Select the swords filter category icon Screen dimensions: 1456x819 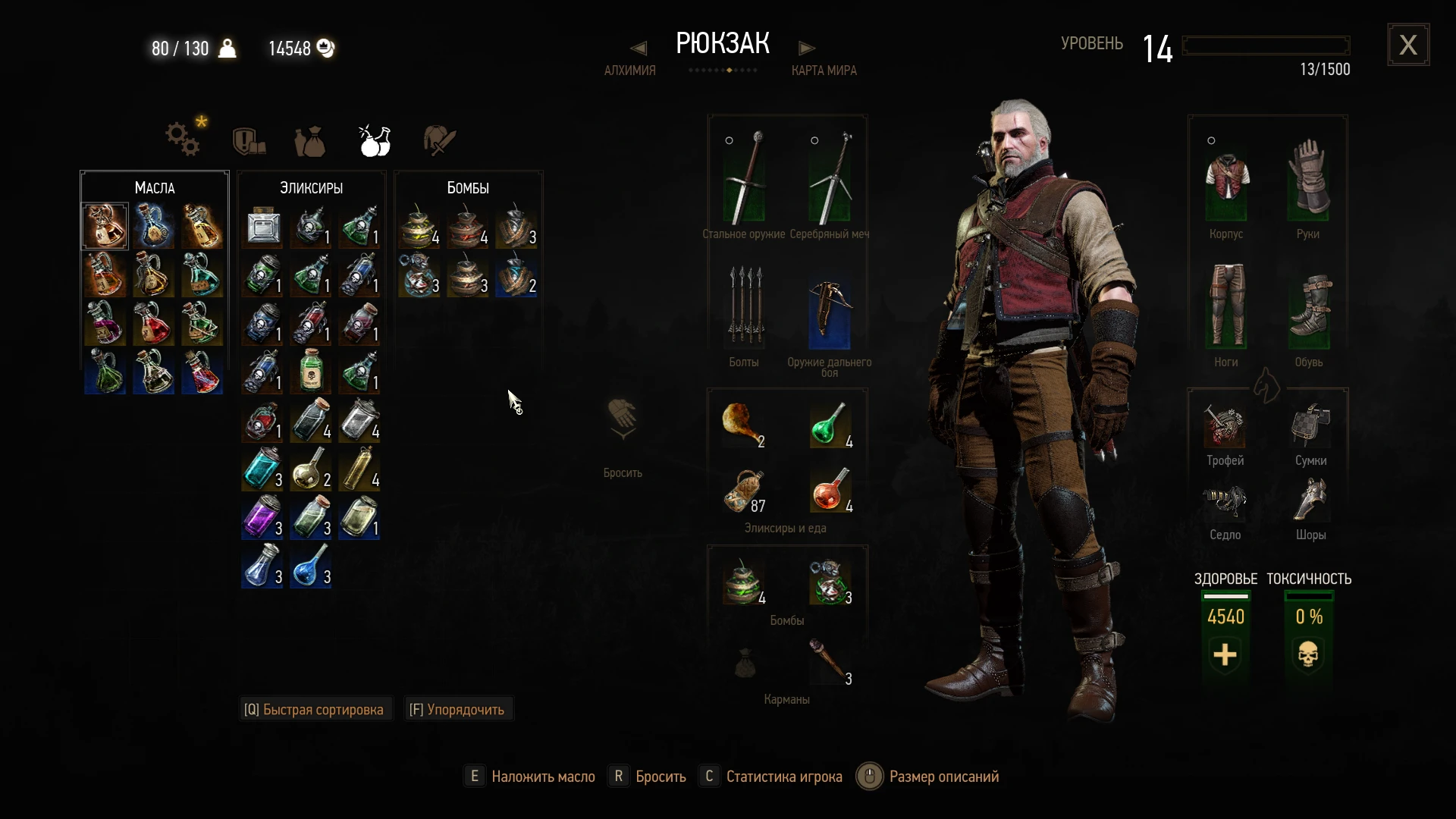[x=438, y=140]
